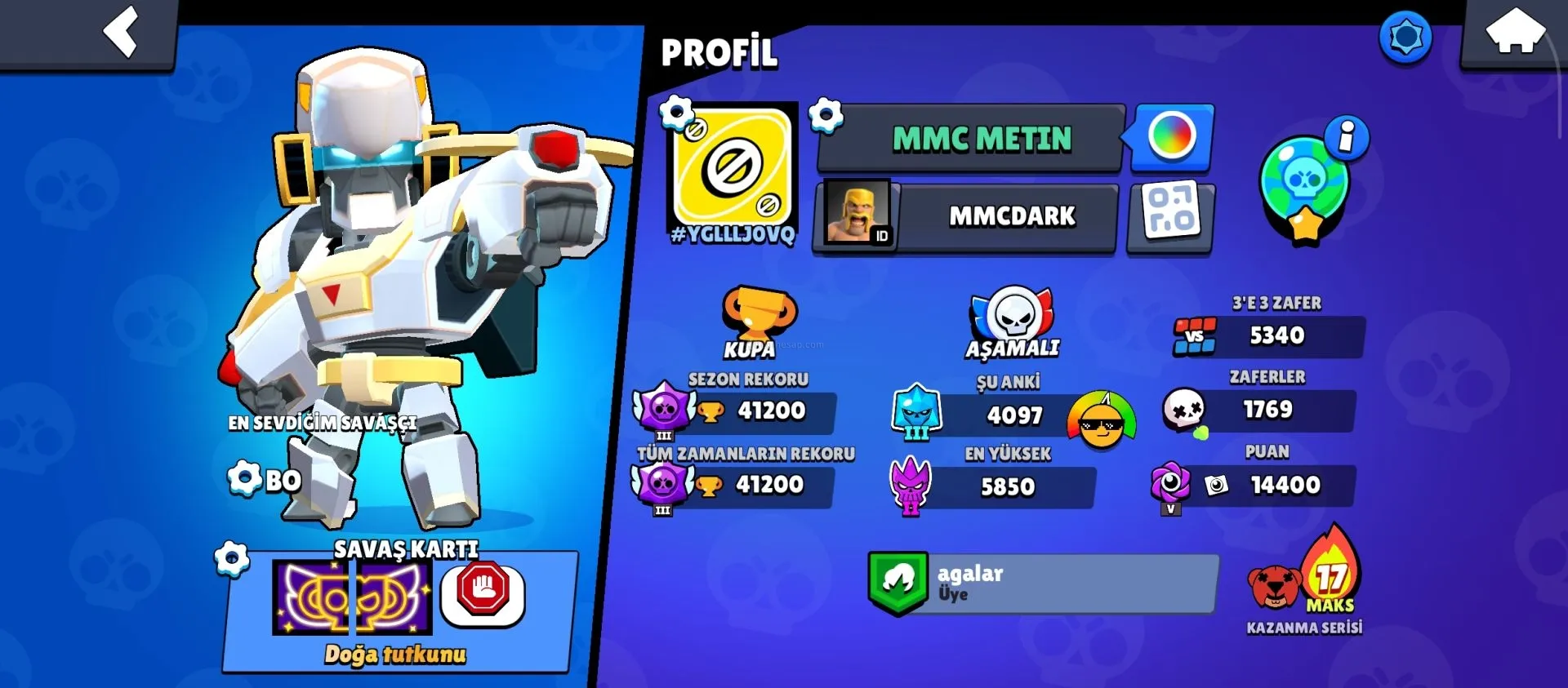
Task: Select the red stop-hand pin
Action: [x=483, y=590]
